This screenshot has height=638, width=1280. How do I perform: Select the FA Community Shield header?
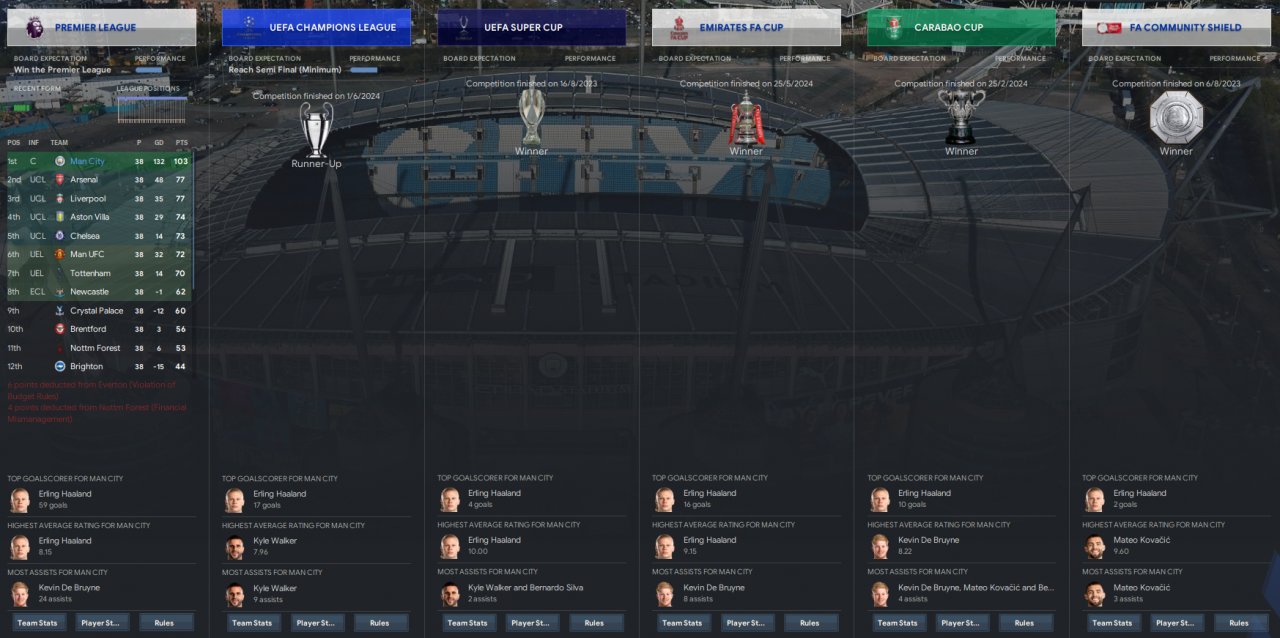[1176, 28]
